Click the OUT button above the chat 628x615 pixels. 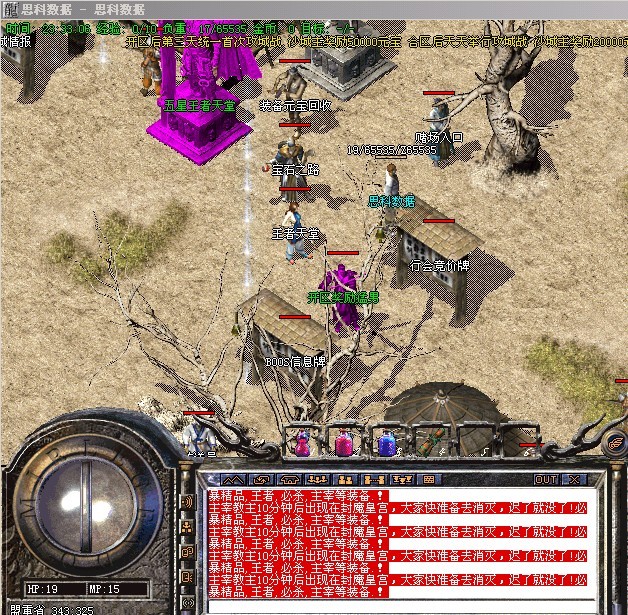tap(545, 480)
